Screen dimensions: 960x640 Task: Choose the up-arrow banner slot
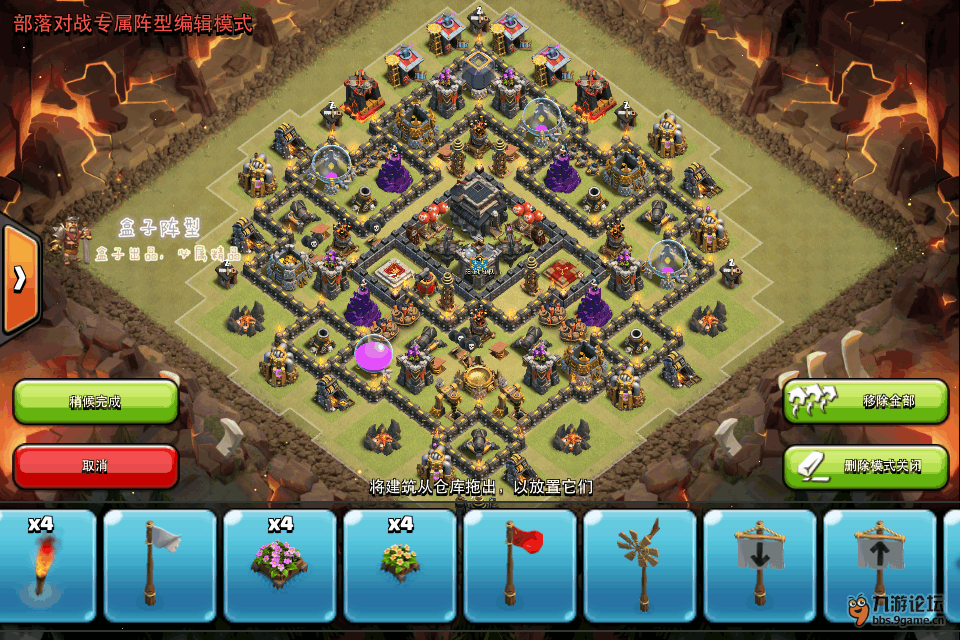(880, 565)
